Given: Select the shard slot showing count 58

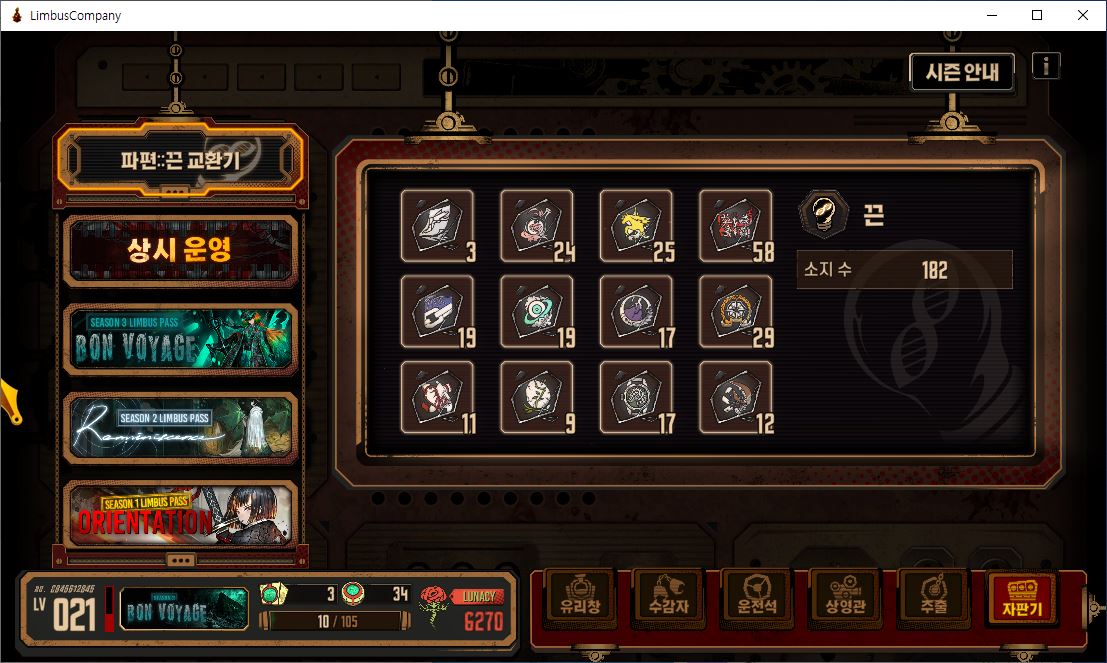Looking at the screenshot, I should (x=735, y=226).
